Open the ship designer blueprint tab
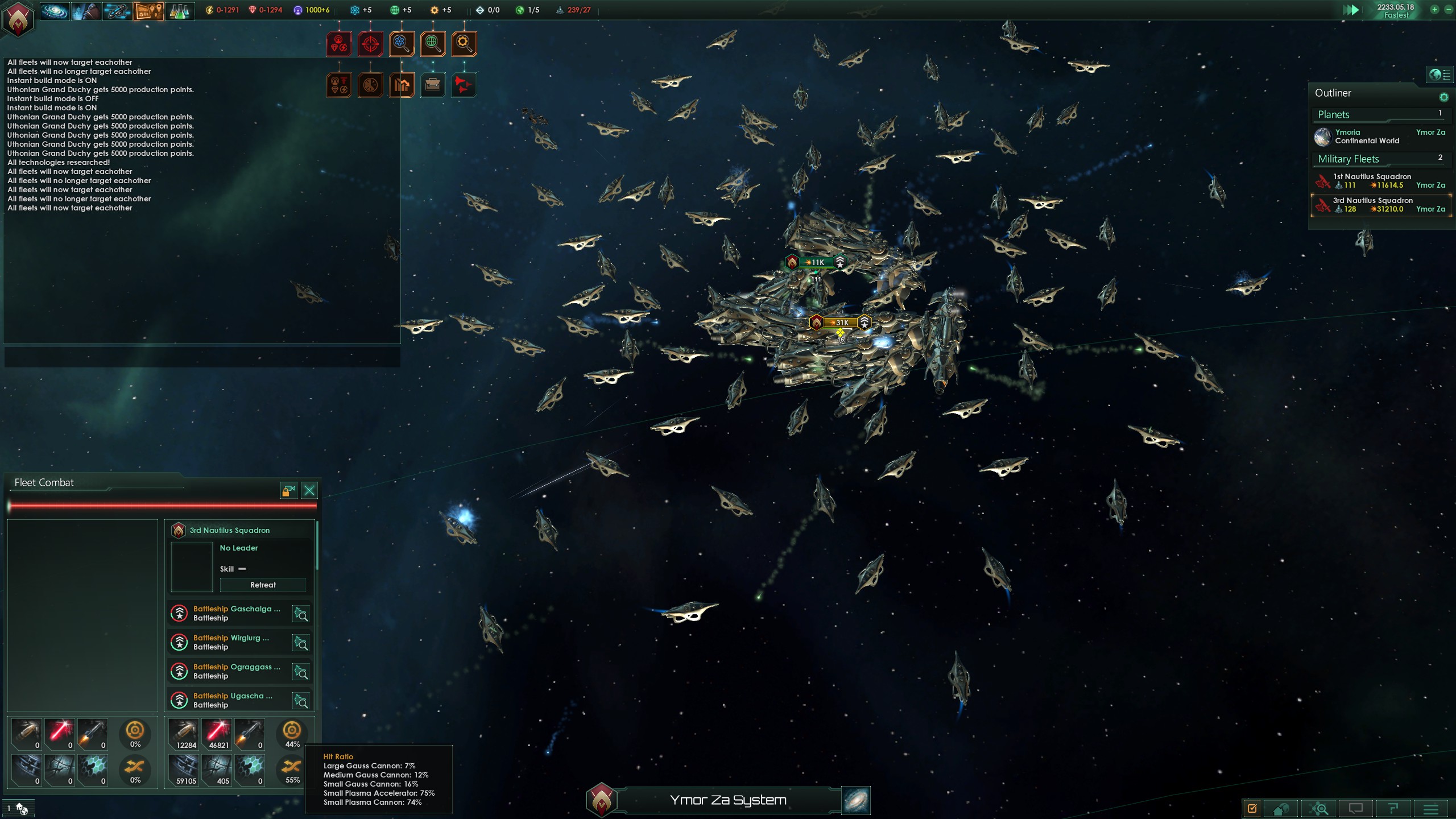 pyautogui.click(x=117, y=11)
